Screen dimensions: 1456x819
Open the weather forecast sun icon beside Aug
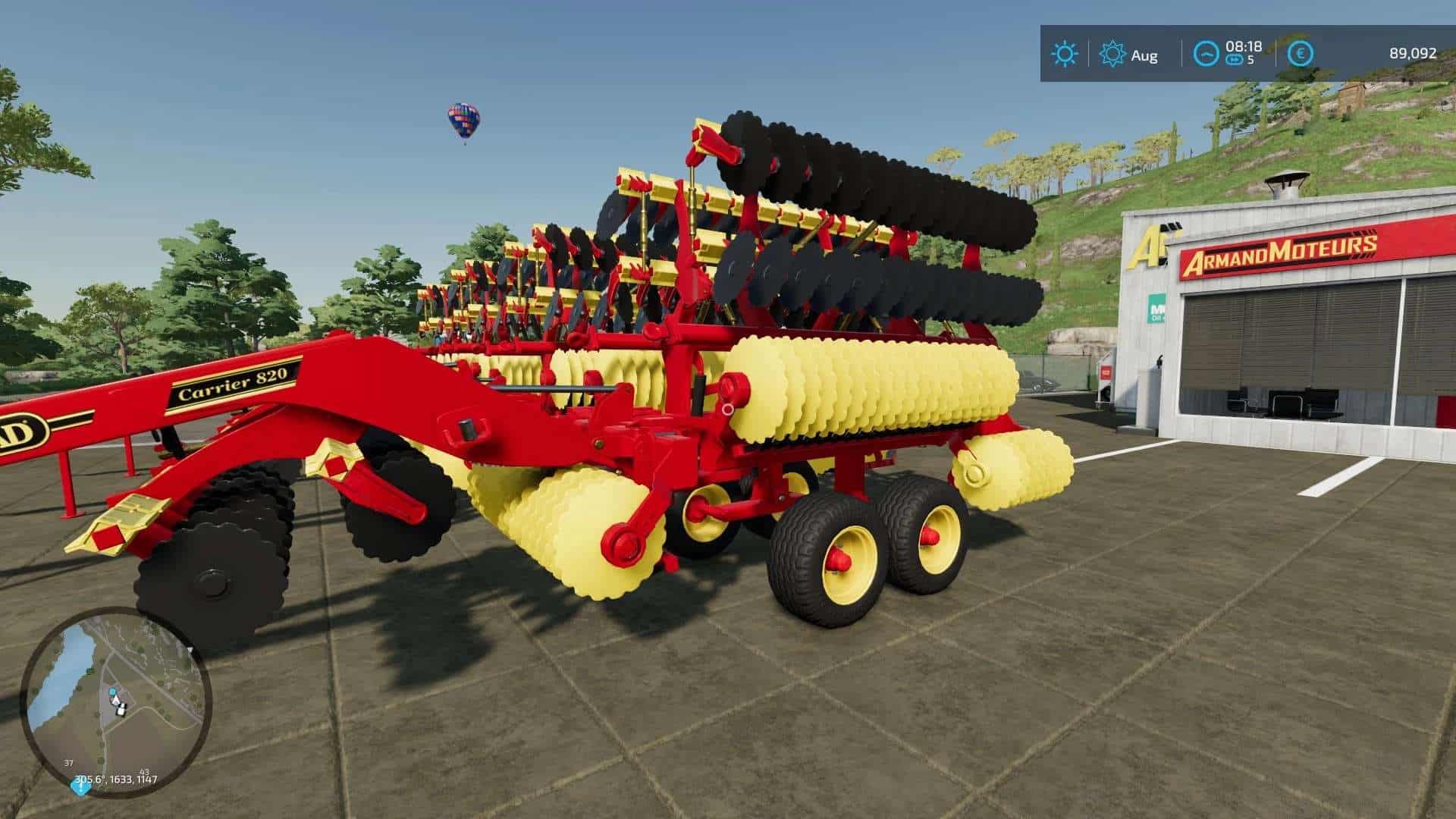coord(1112,53)
